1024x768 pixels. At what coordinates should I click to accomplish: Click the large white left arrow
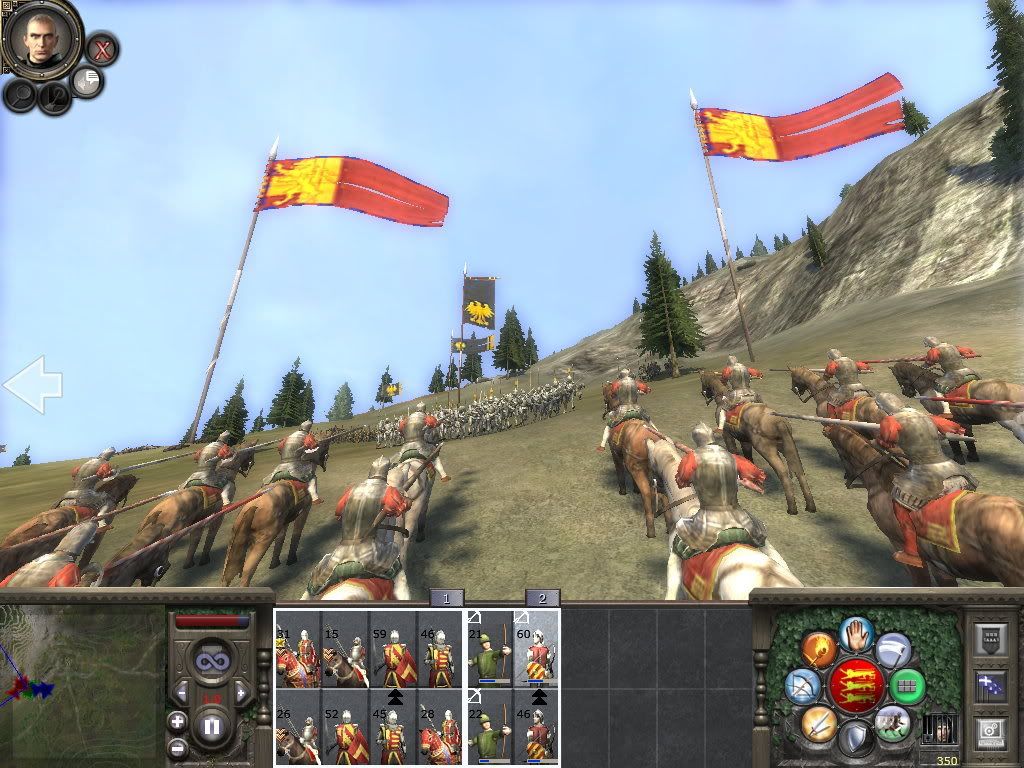click(32, 385)
